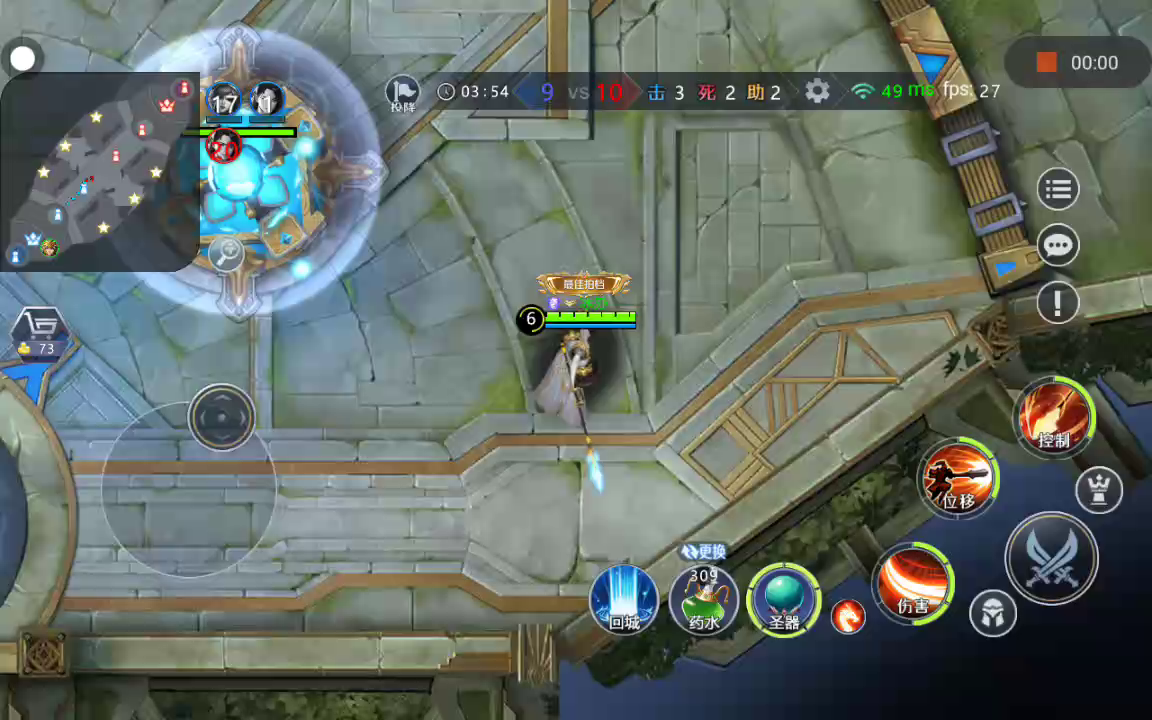The height and width of the screenshot is (720, 1152).
Task: Hit the crossed swords basic attack
Action: click(1051, 558)
